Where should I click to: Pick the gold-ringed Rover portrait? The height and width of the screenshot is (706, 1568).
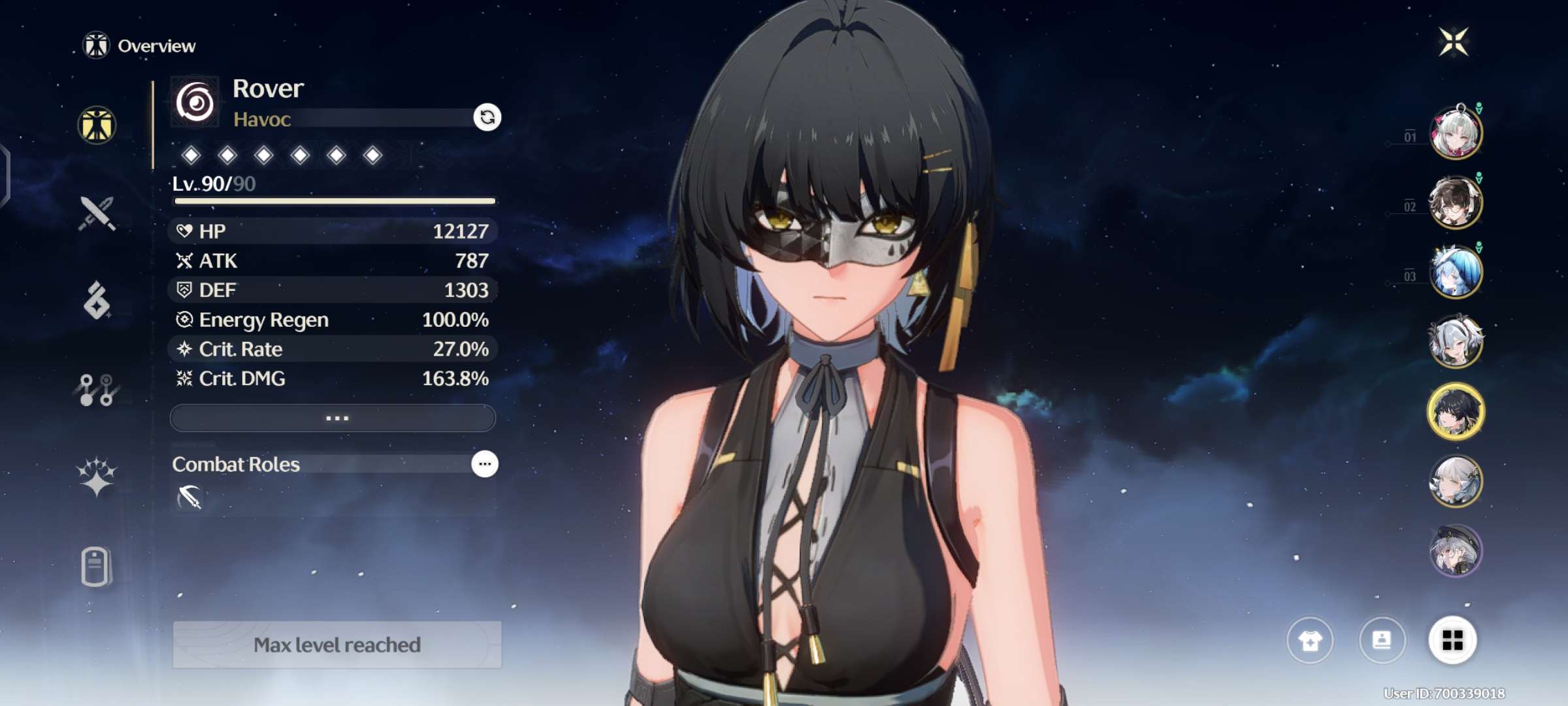pos(1456,412)
